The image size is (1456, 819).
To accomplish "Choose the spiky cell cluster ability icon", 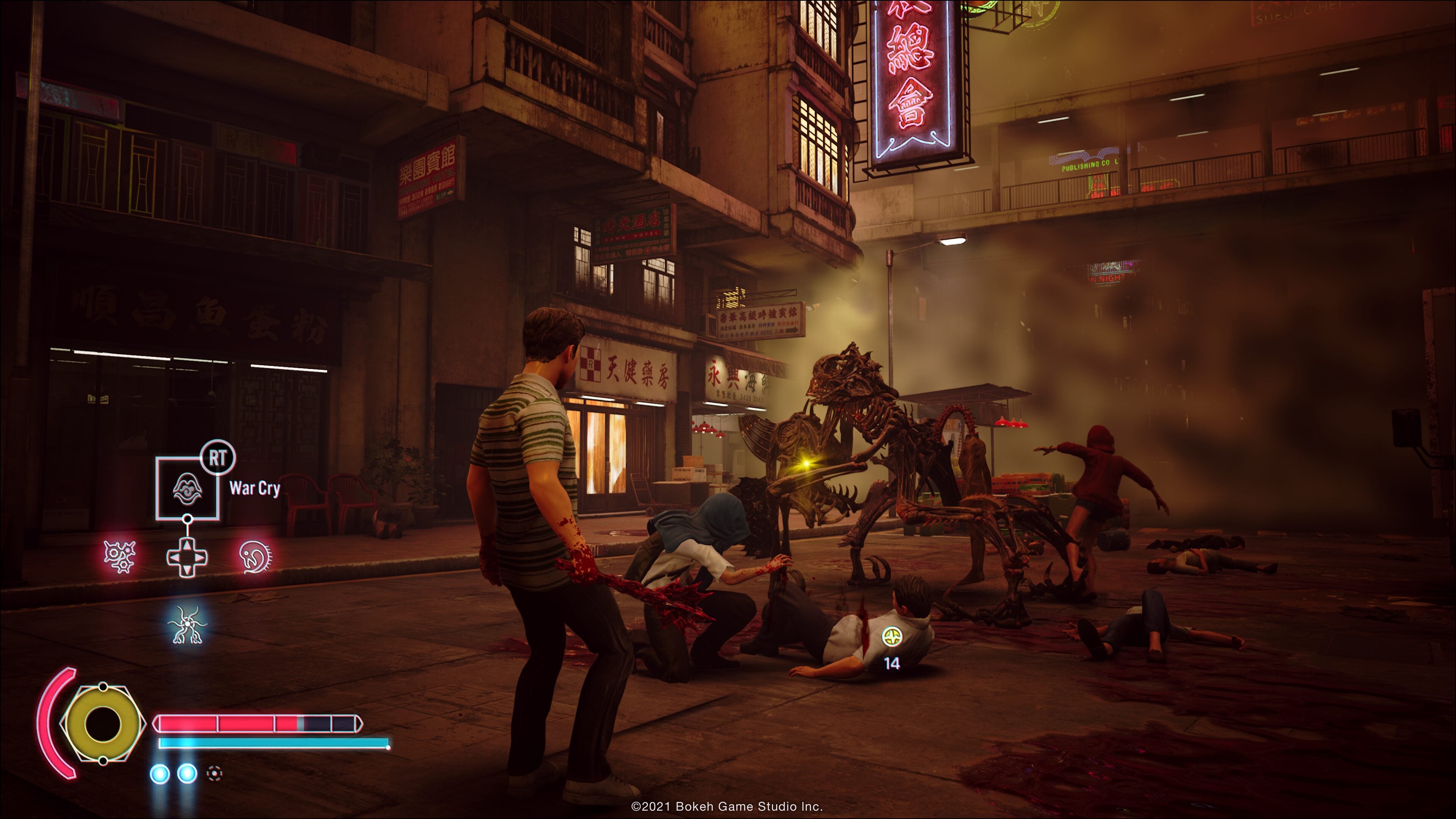I will tap(120, 557).
